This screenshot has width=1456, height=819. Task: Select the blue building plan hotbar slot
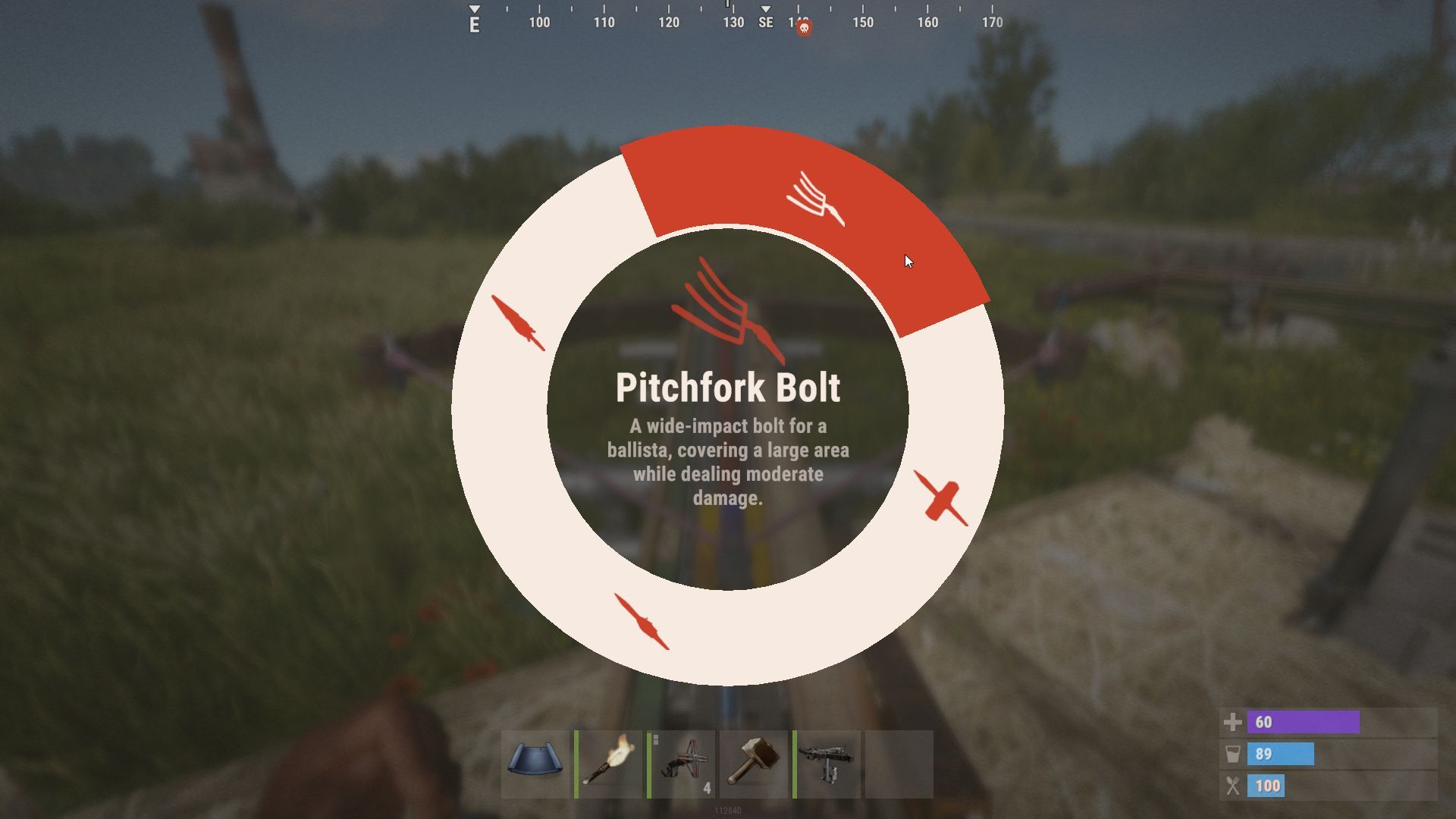click(535, 764)
